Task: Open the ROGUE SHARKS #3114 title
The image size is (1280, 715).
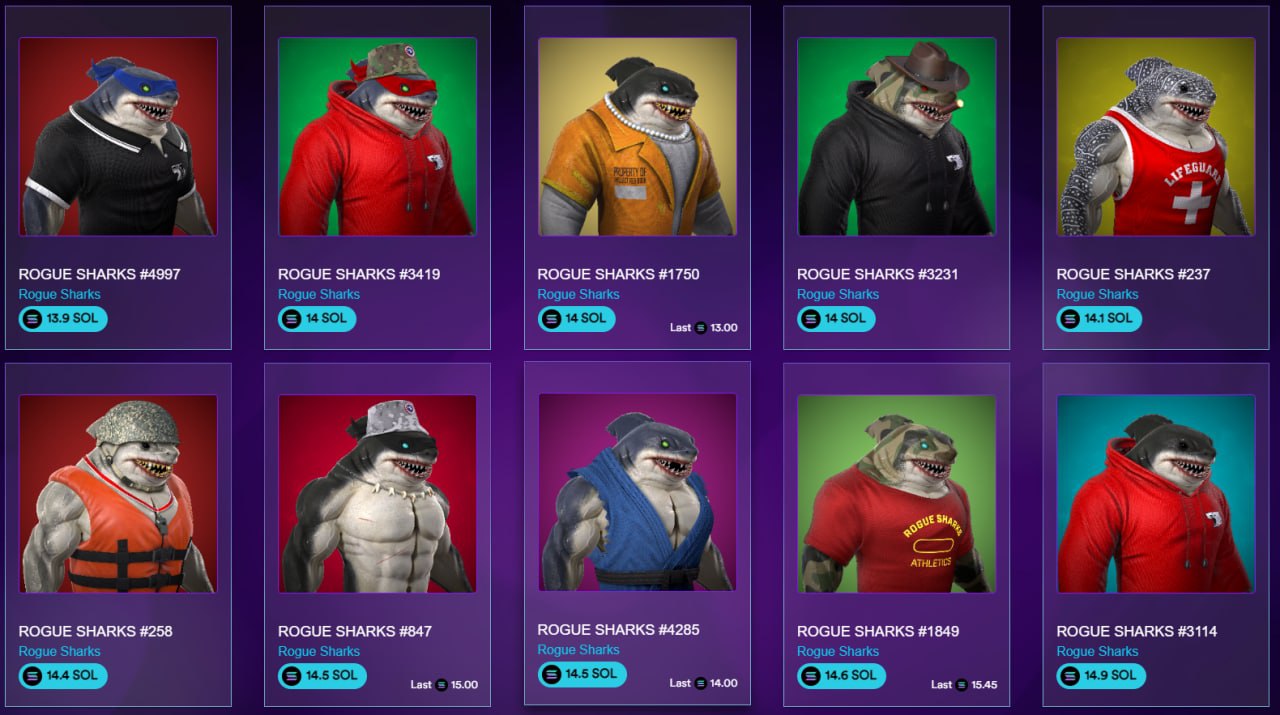Action: click(x=1137, y=631)
